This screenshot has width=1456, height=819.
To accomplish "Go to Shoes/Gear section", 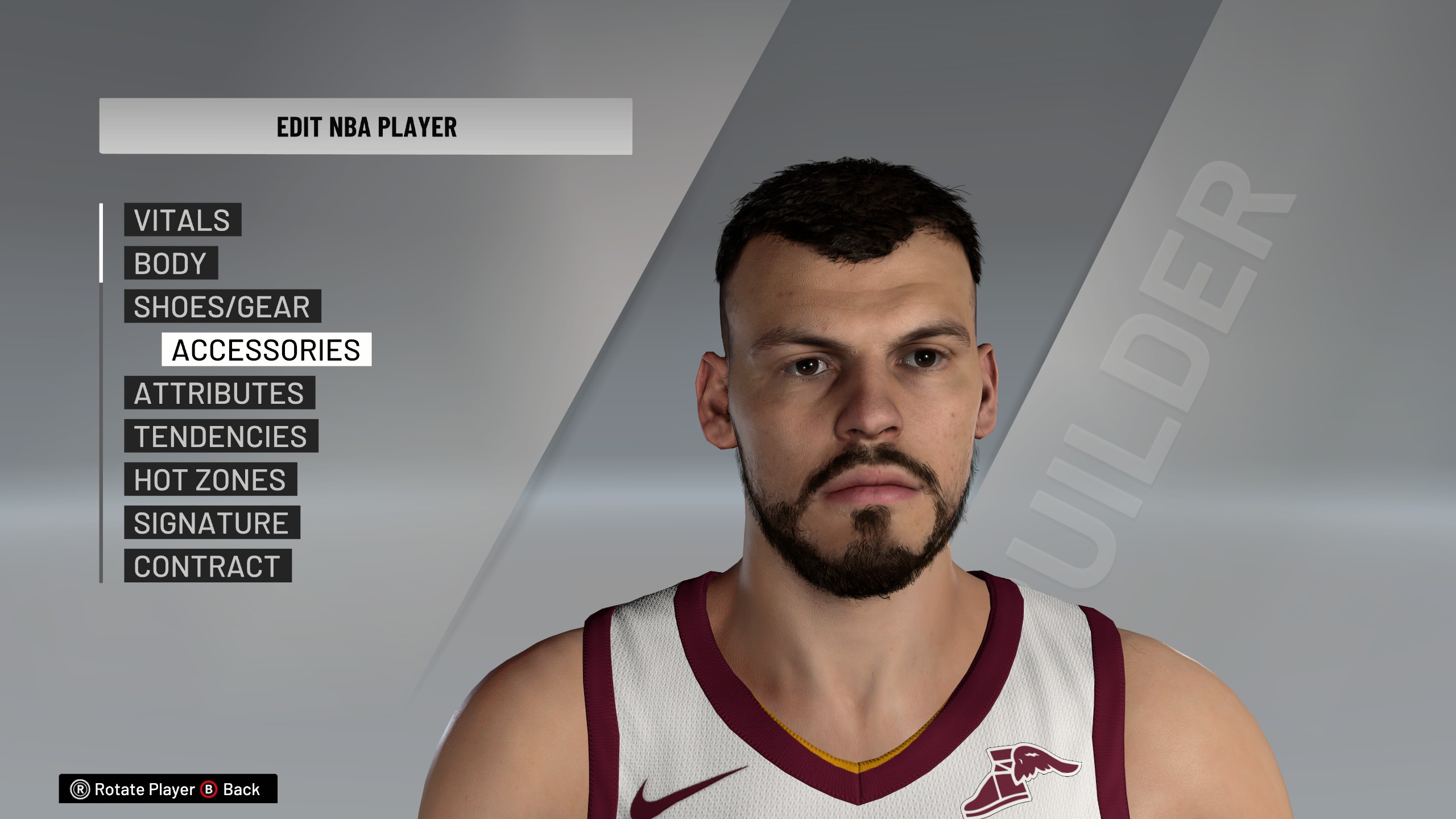I will click(x=222, y=307).
